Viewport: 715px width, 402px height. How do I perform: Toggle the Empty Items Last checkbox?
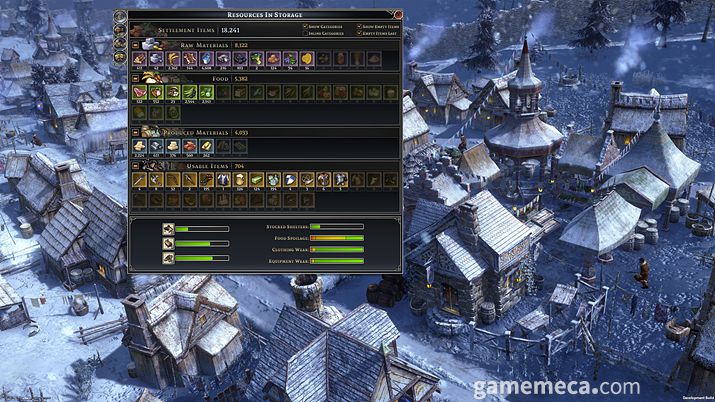pyautogui.click(x=358, y=33)
